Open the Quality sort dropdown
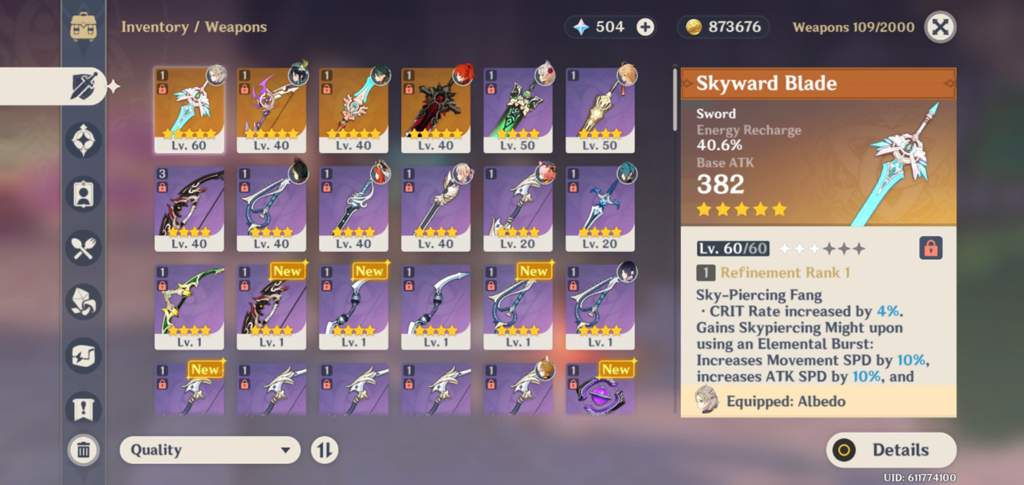The width and height of the screenshot is (1024, 485). pyautogui.click(x=210, y=450)
